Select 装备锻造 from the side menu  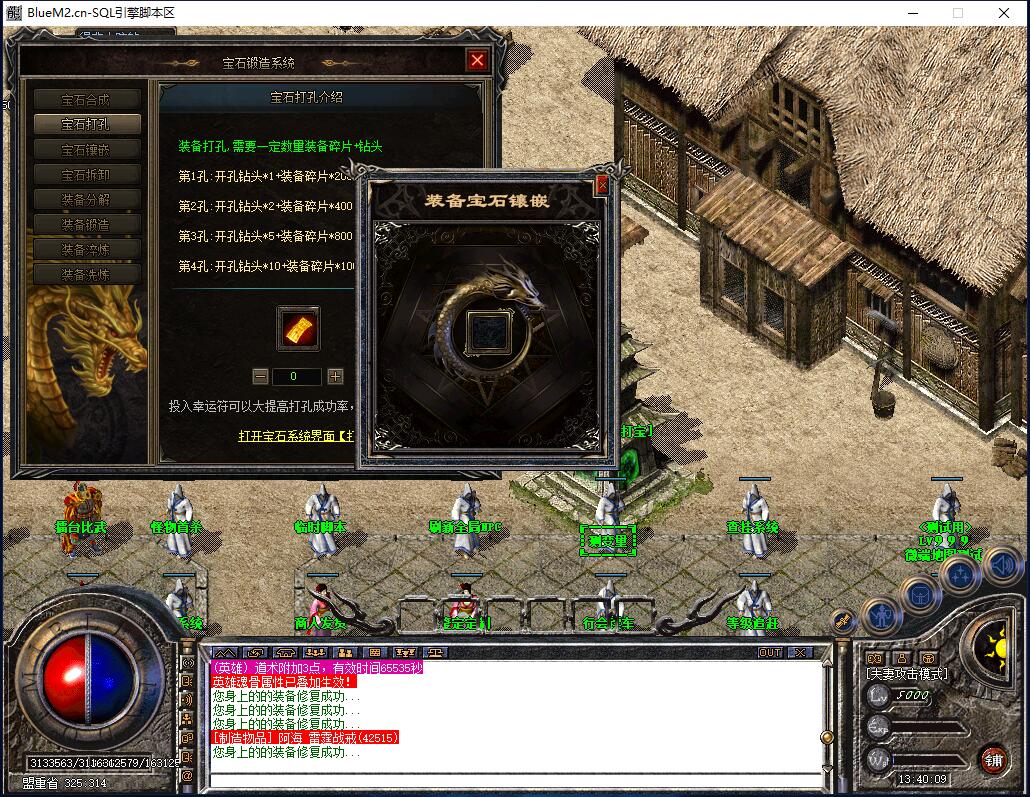pos(86,224)
